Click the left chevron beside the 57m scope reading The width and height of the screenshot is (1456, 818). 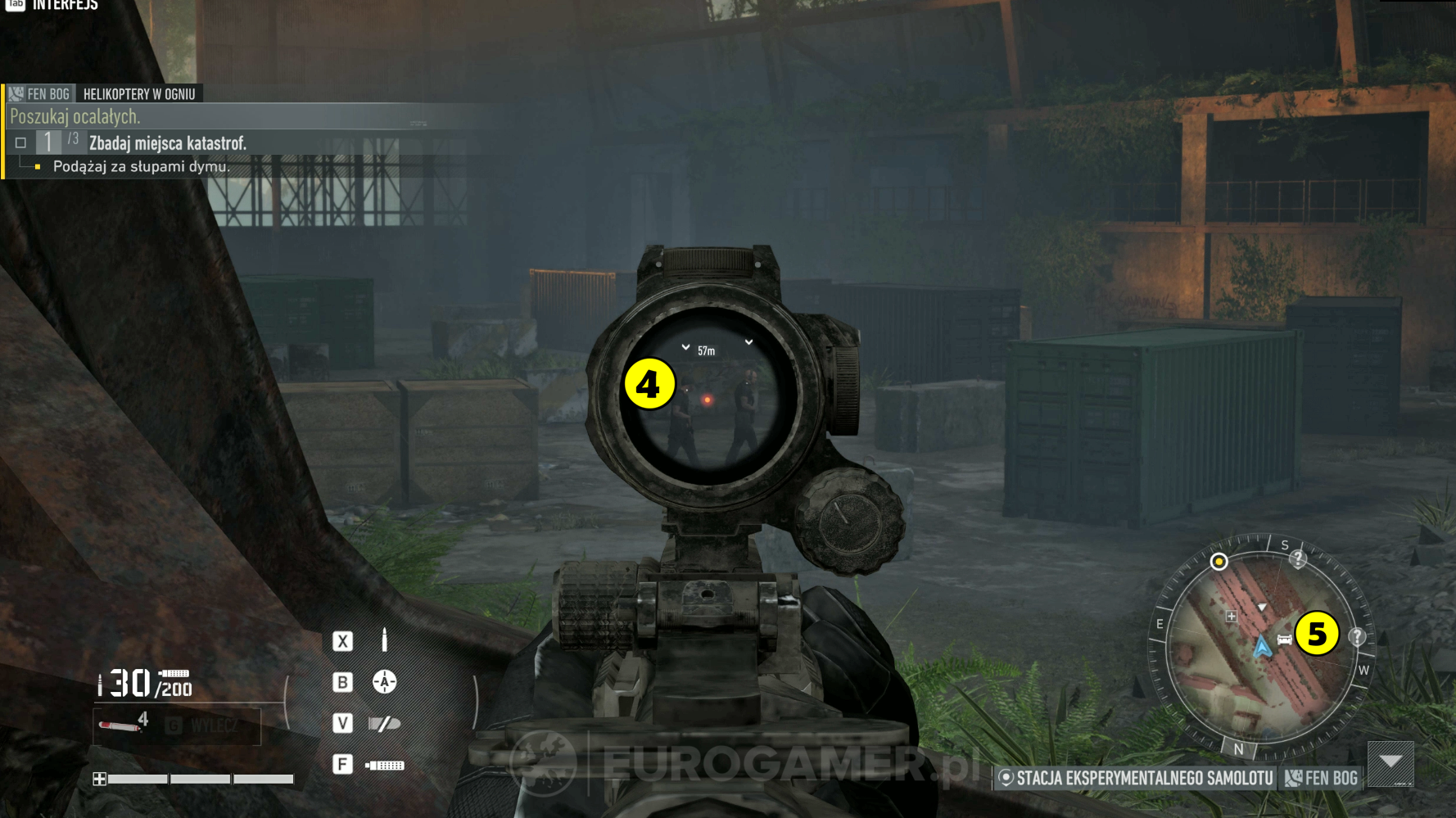tap(685, 347)
